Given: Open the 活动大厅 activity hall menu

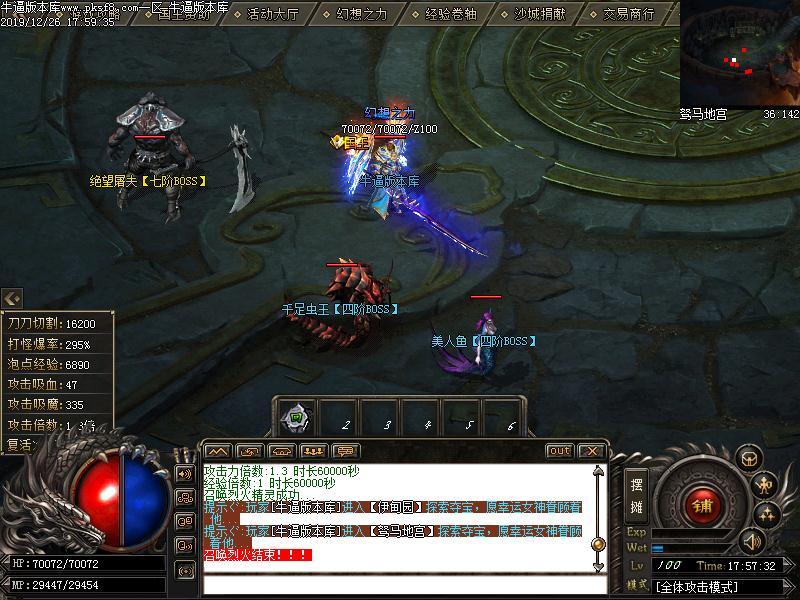Looking at the screenshot, I should tap(272, 14).
